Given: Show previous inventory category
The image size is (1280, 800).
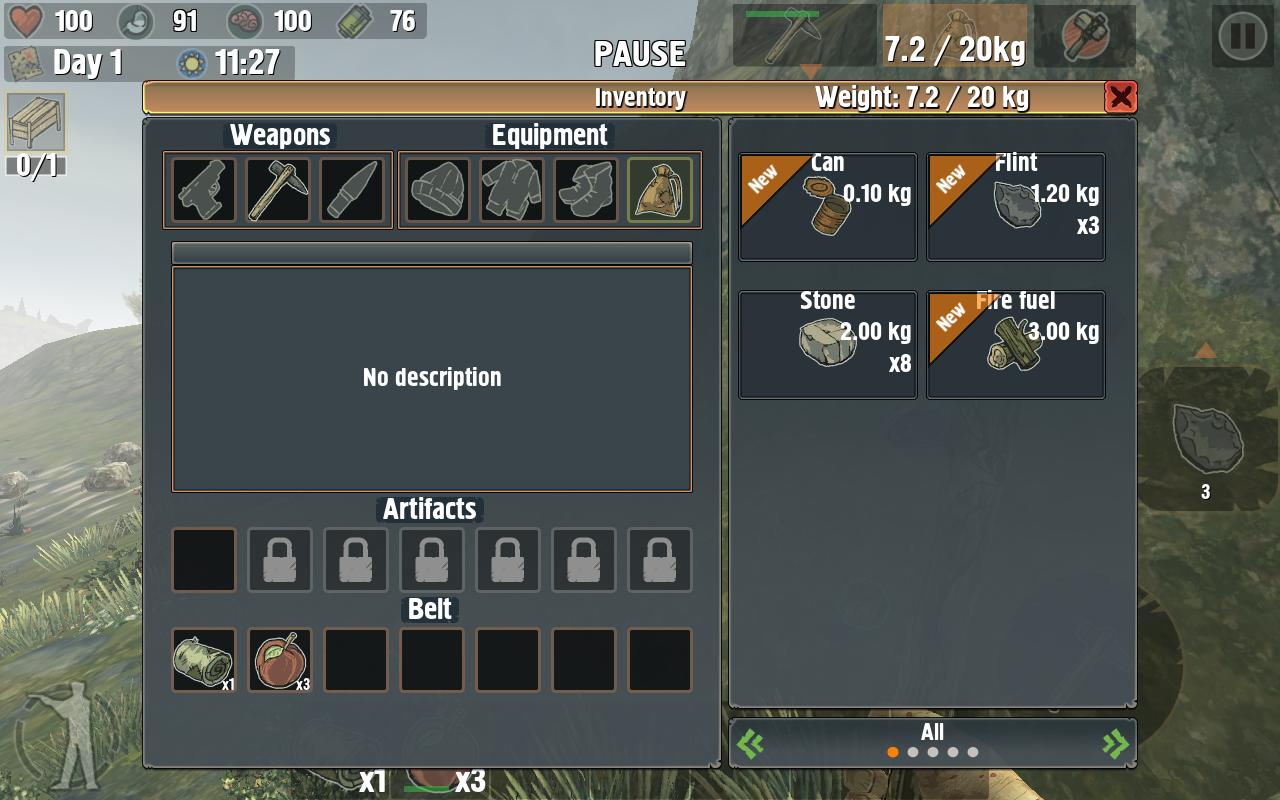Looking at the screenshot, I should tap(751, 743).
